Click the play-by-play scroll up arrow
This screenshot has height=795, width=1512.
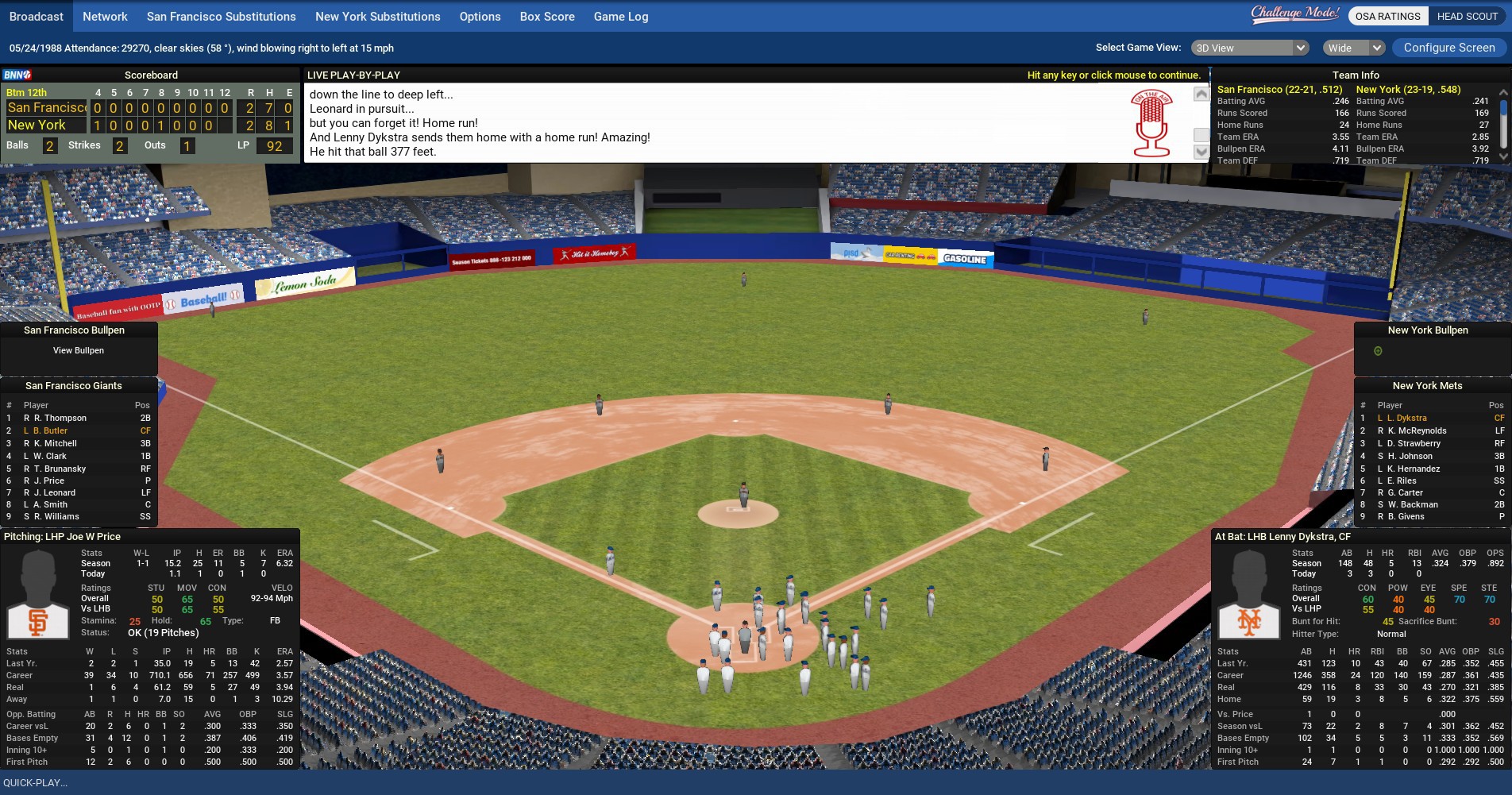coord(1201,95)
